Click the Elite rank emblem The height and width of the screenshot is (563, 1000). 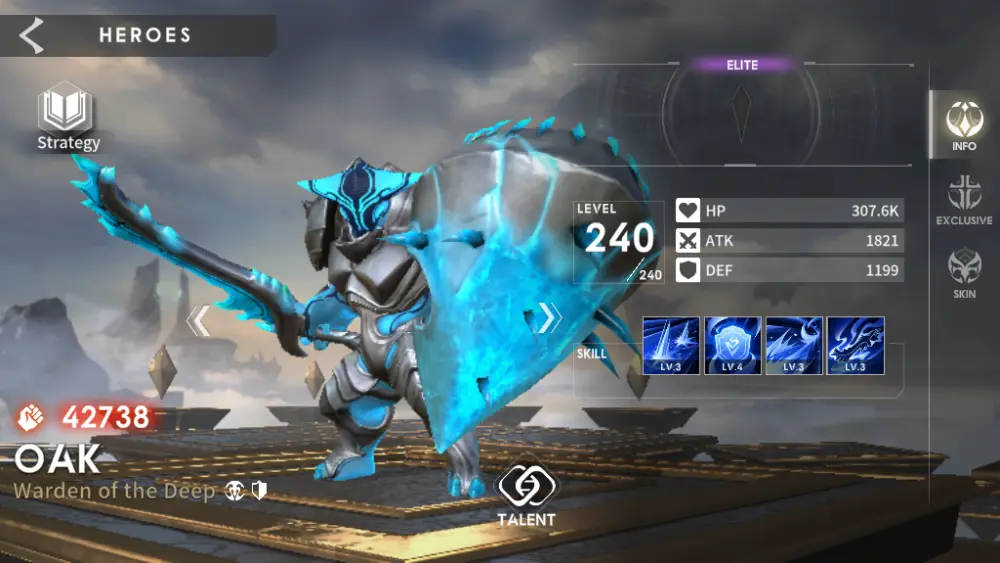click(741, 113)
